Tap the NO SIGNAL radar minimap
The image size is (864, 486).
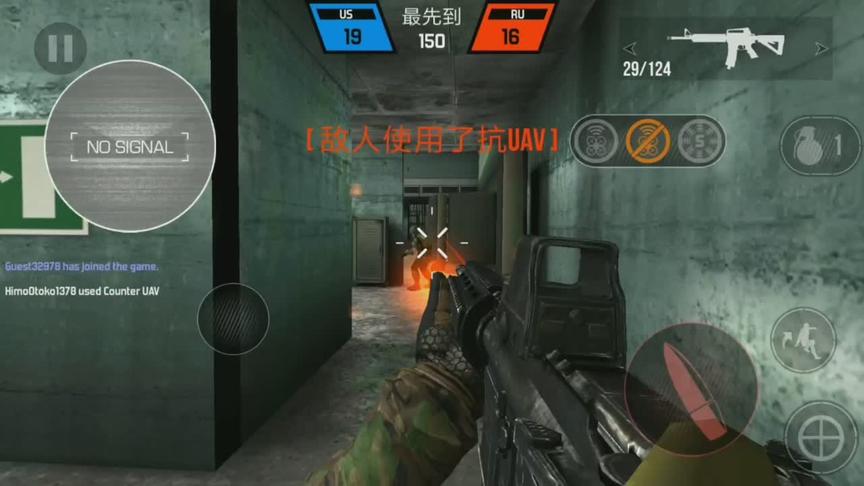coord(130,146)
